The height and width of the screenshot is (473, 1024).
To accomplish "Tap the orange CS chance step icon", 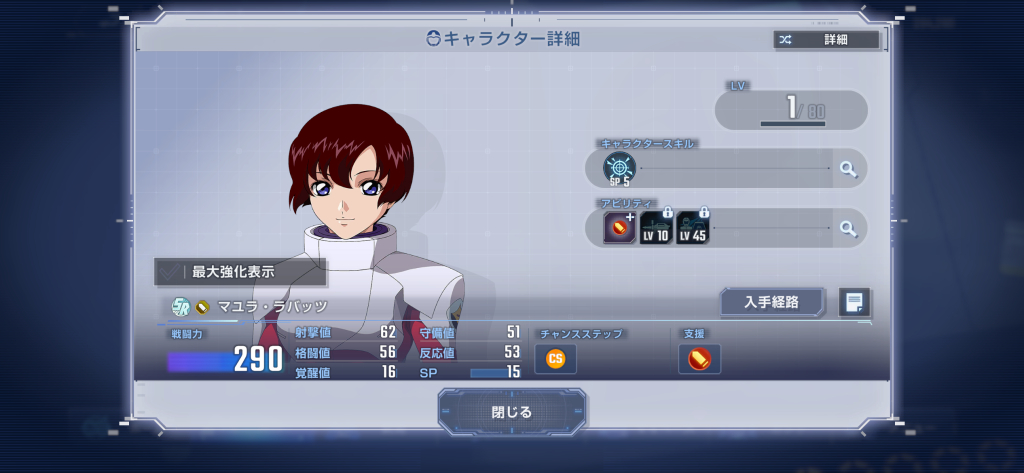I will 555,358.
